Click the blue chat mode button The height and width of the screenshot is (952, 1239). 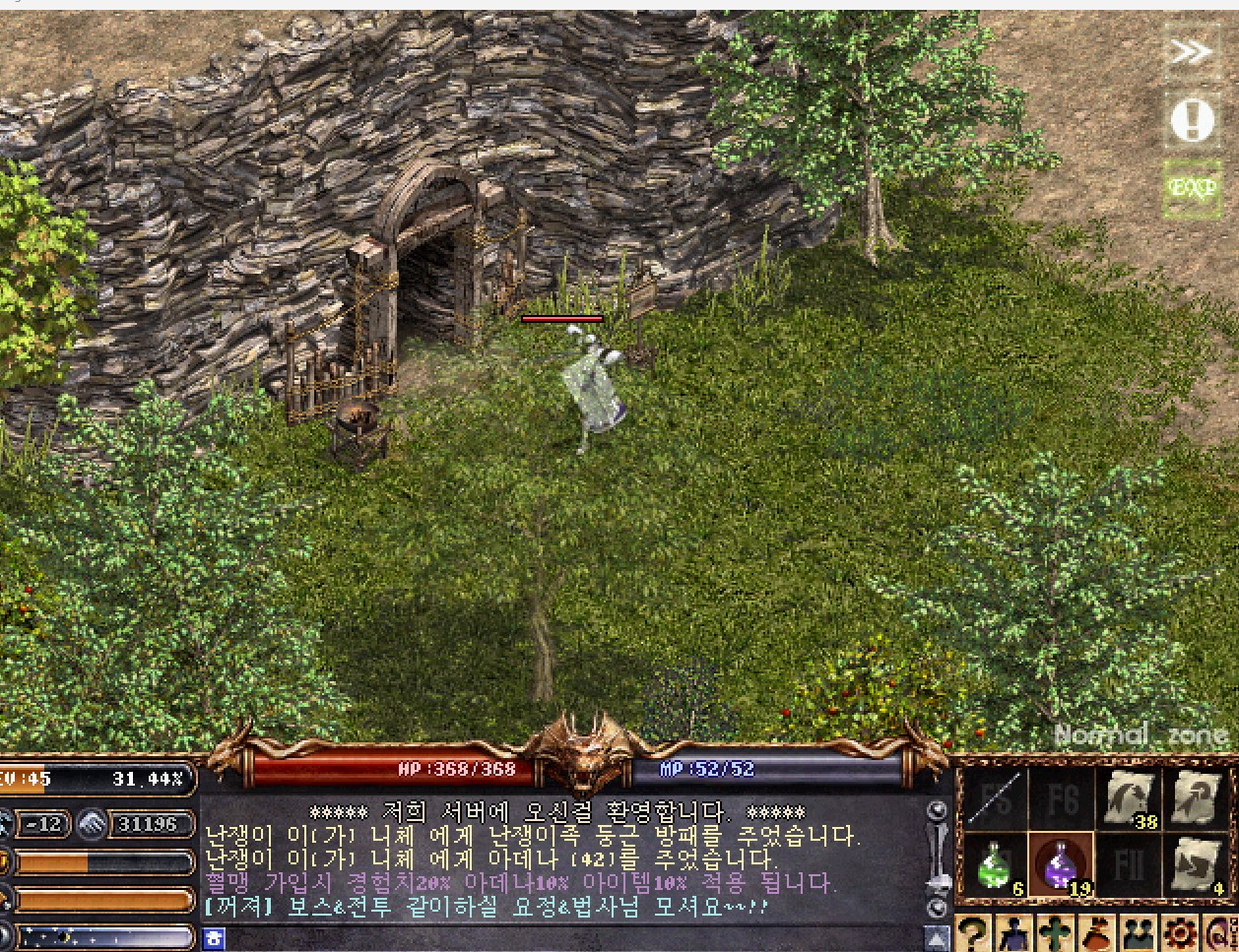point(214,938)
